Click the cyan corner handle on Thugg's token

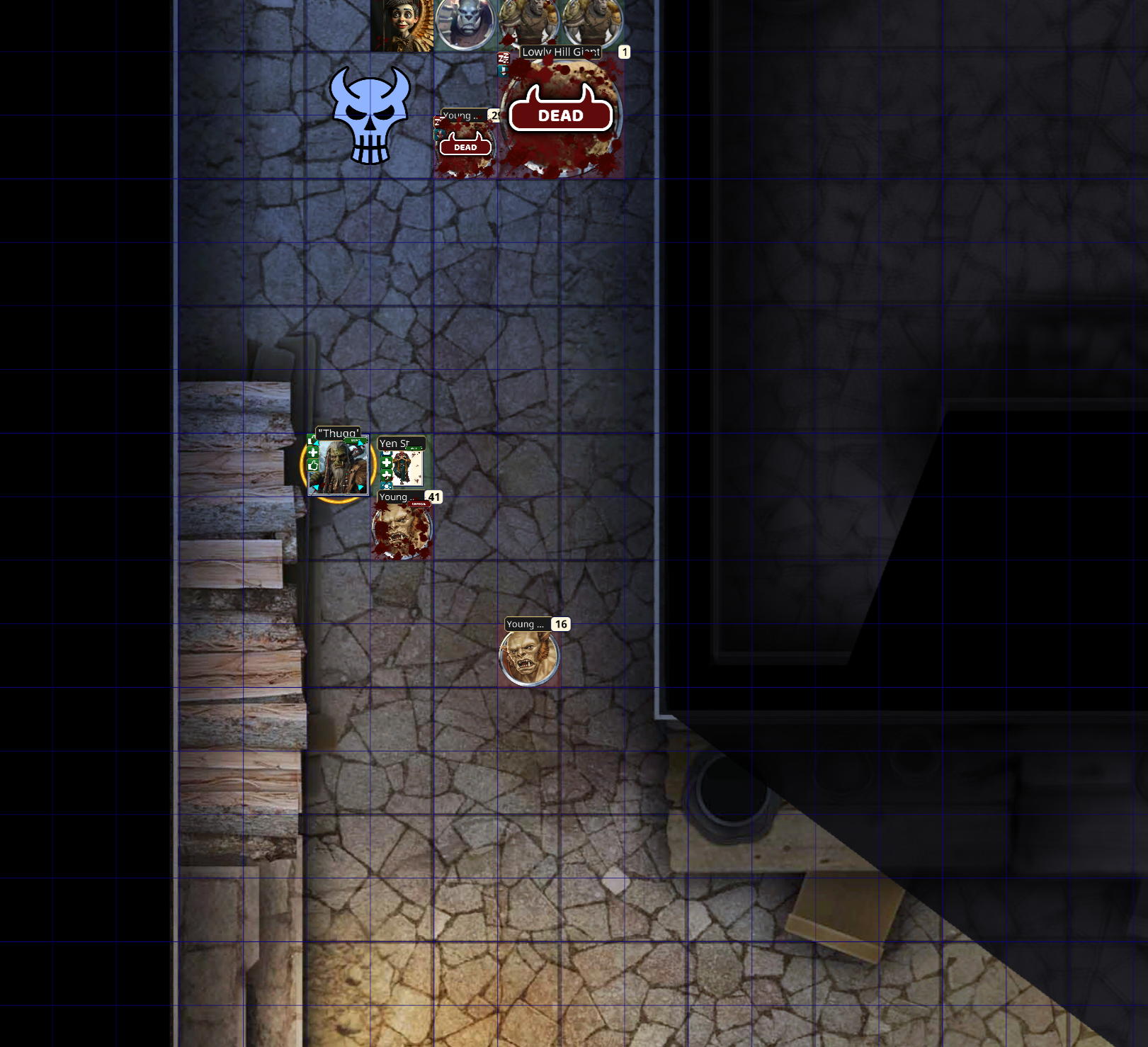pos(317,442)
